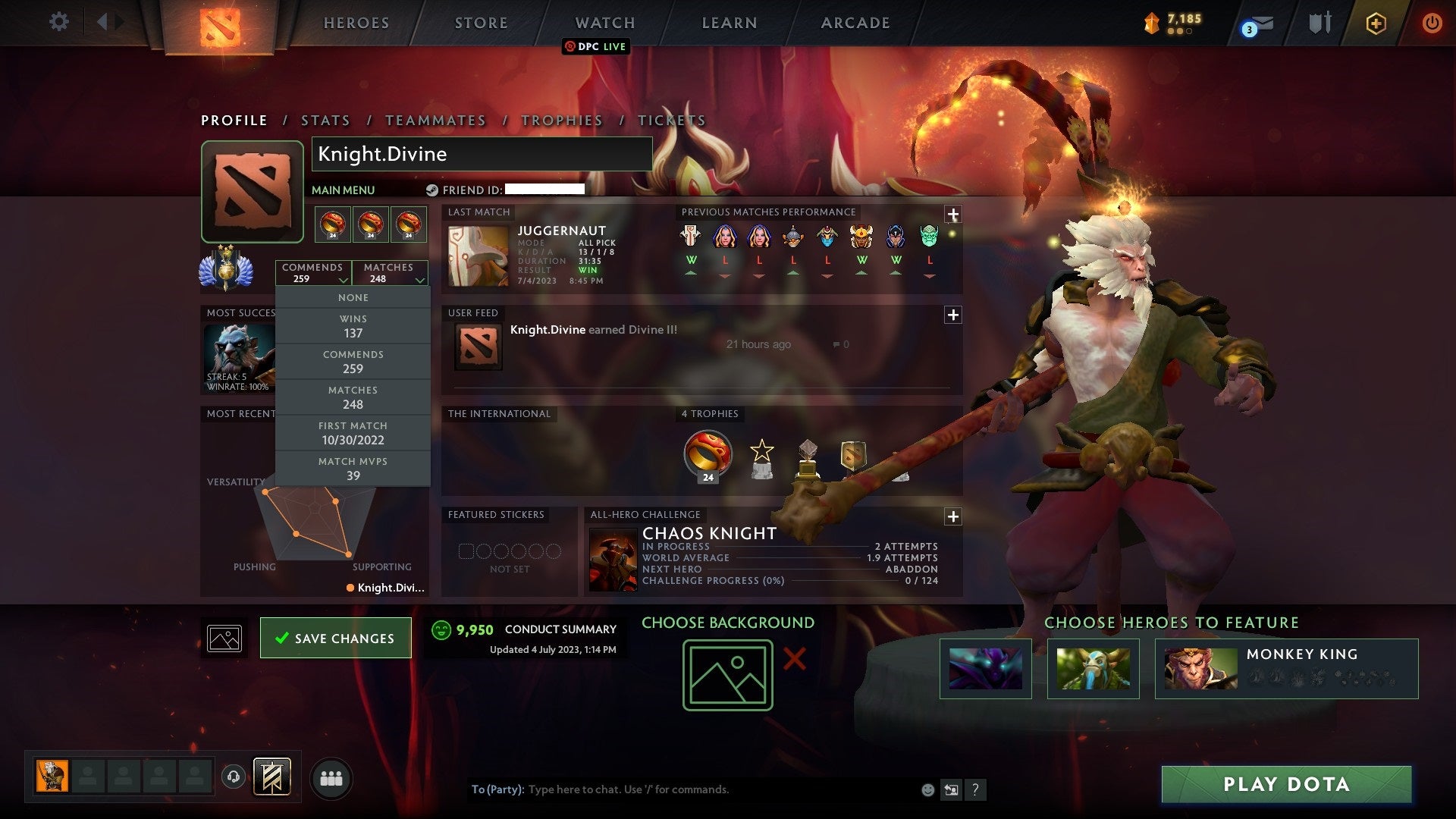Click the armory sword and shield icon
Viewport: 1456px width, 819px height.
pos(1319,23)
